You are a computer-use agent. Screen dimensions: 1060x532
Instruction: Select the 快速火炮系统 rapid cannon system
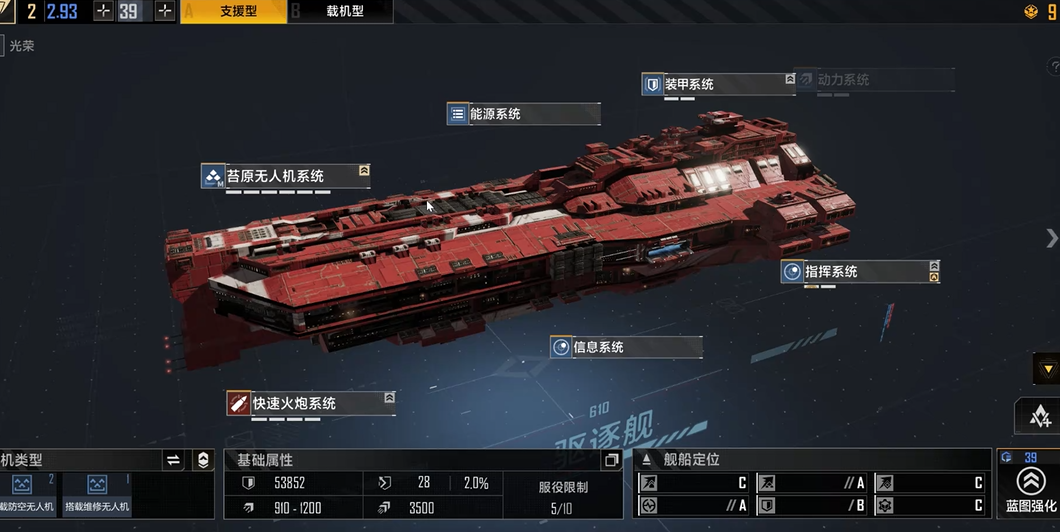(x=310, y=404)
